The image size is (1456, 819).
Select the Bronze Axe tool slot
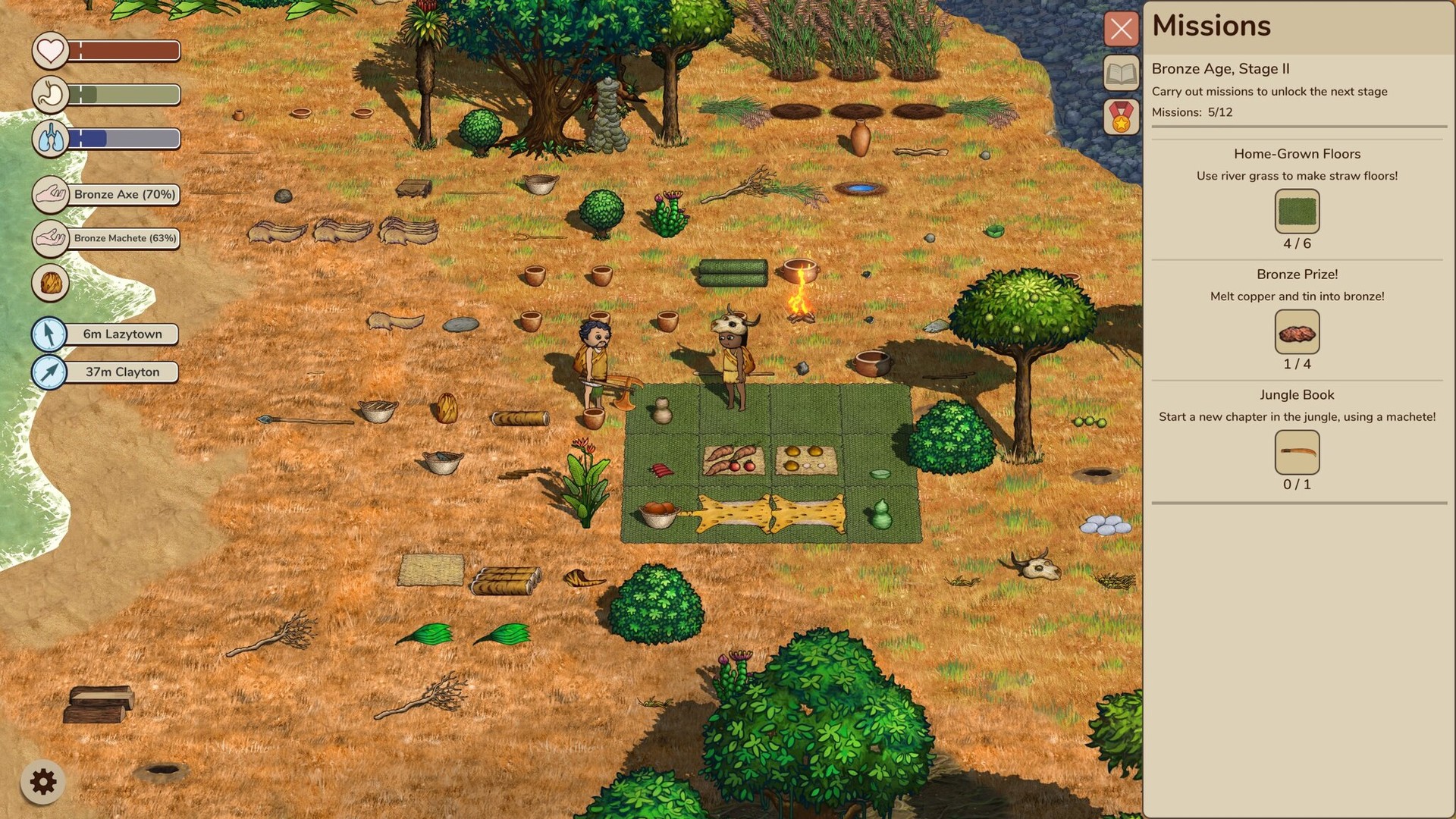click(x=50, y=194)
